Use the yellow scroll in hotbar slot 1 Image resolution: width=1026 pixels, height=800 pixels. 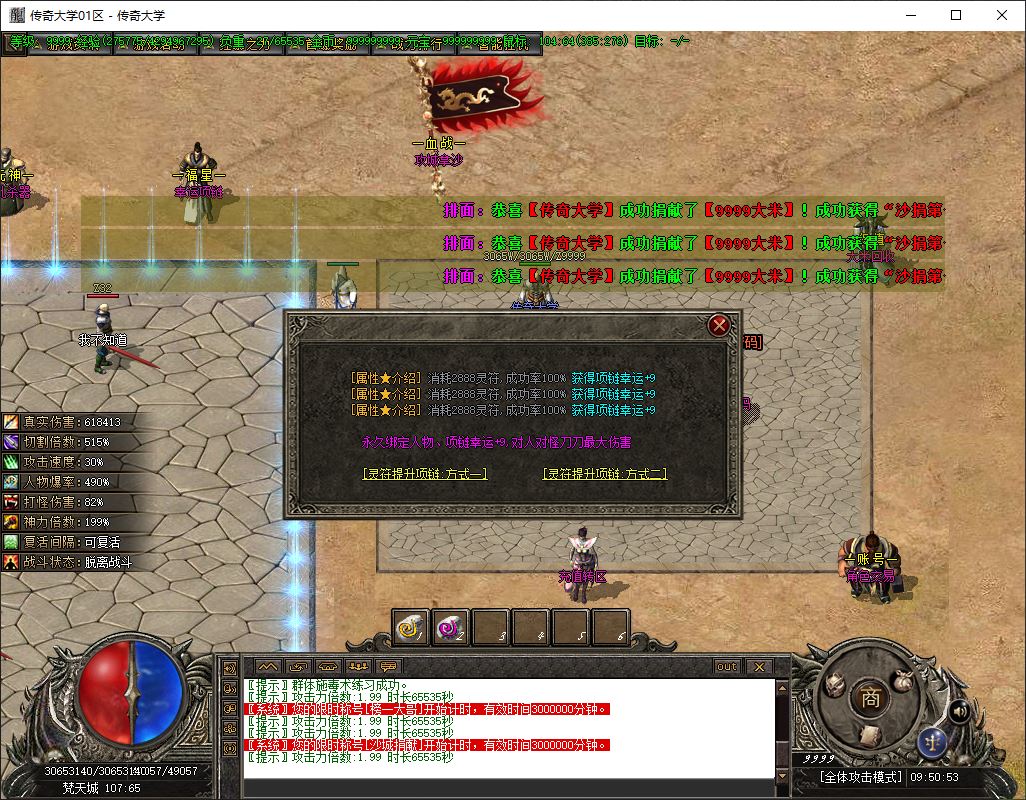click(x=410, y=628)
